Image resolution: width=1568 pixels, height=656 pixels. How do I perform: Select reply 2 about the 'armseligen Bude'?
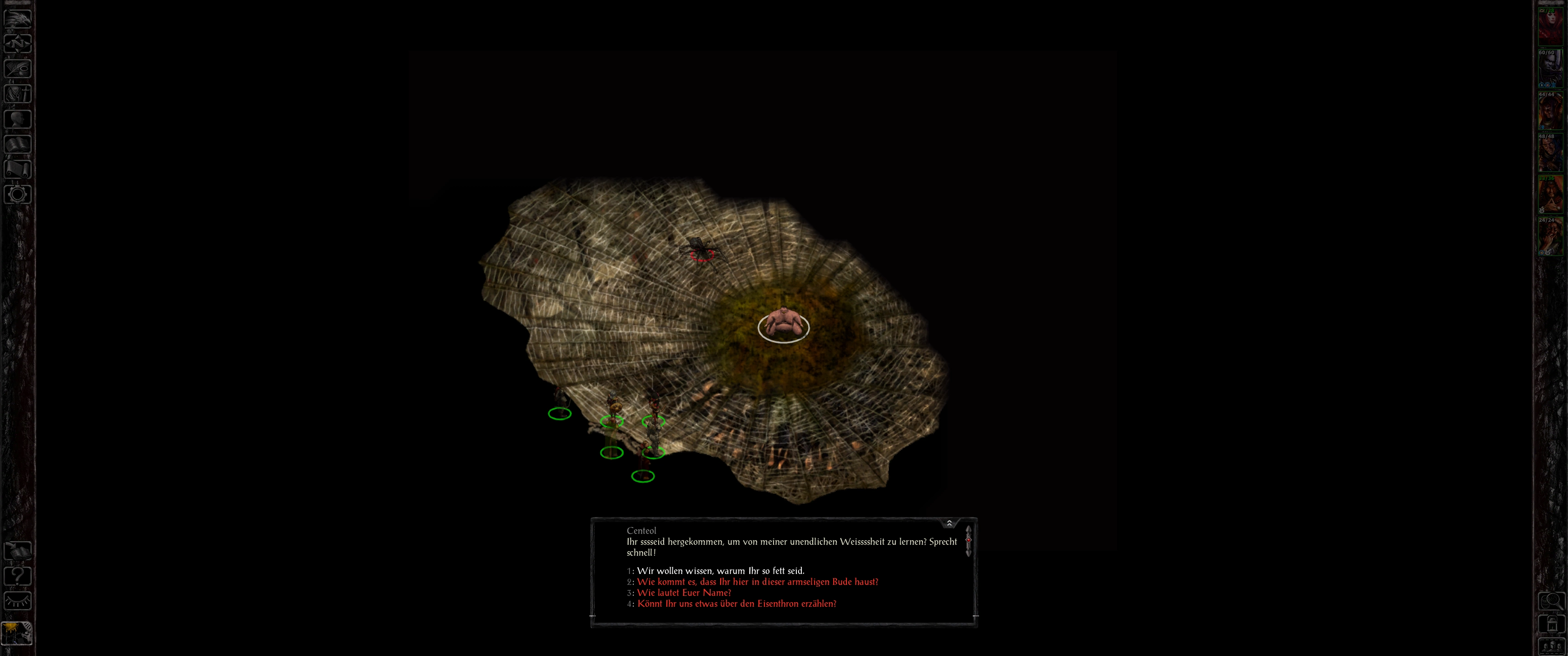pyautogui.click(x=757, y=582)
